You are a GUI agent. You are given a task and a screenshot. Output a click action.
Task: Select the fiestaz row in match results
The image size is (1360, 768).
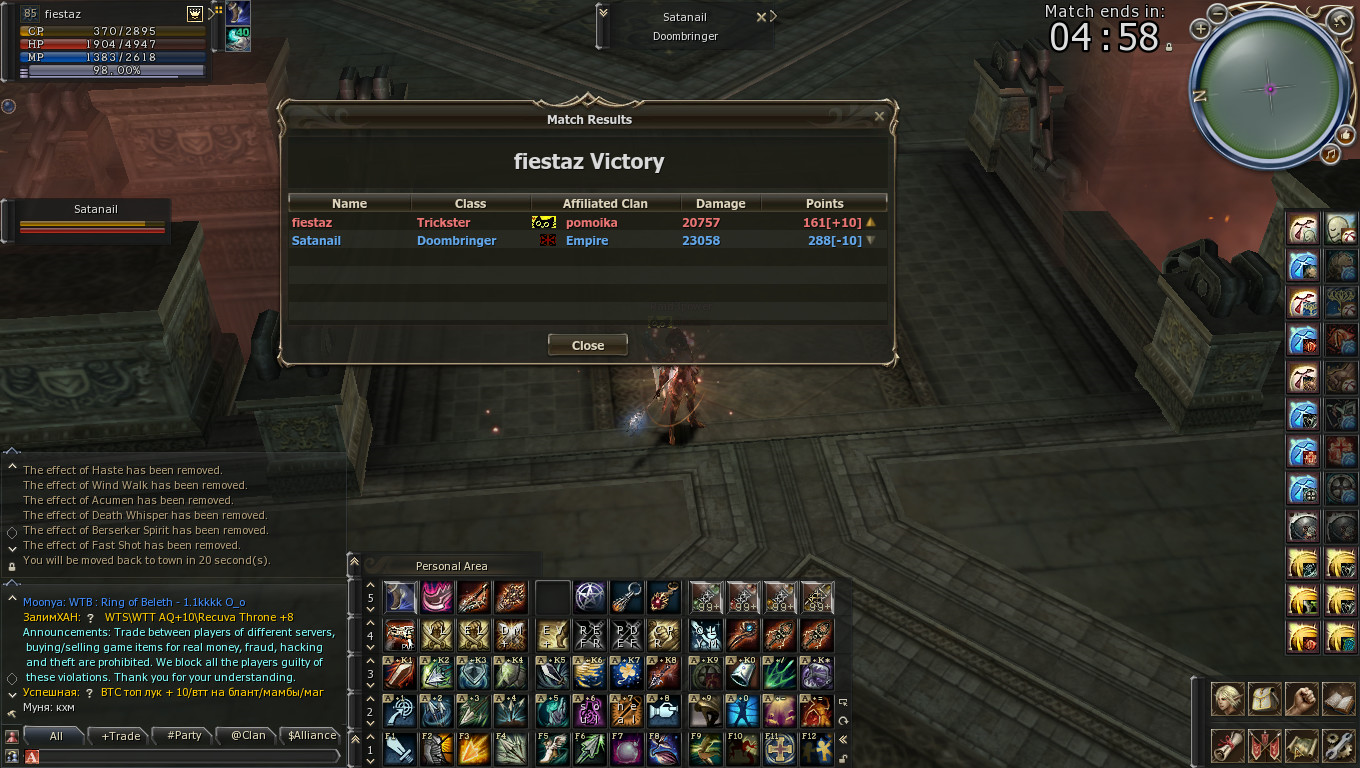[x=587, y=223]
